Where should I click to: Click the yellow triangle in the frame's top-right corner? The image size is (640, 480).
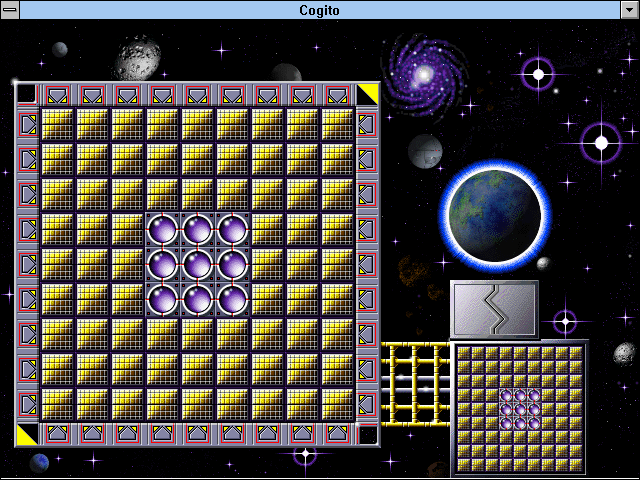click(x=367, y=94)
